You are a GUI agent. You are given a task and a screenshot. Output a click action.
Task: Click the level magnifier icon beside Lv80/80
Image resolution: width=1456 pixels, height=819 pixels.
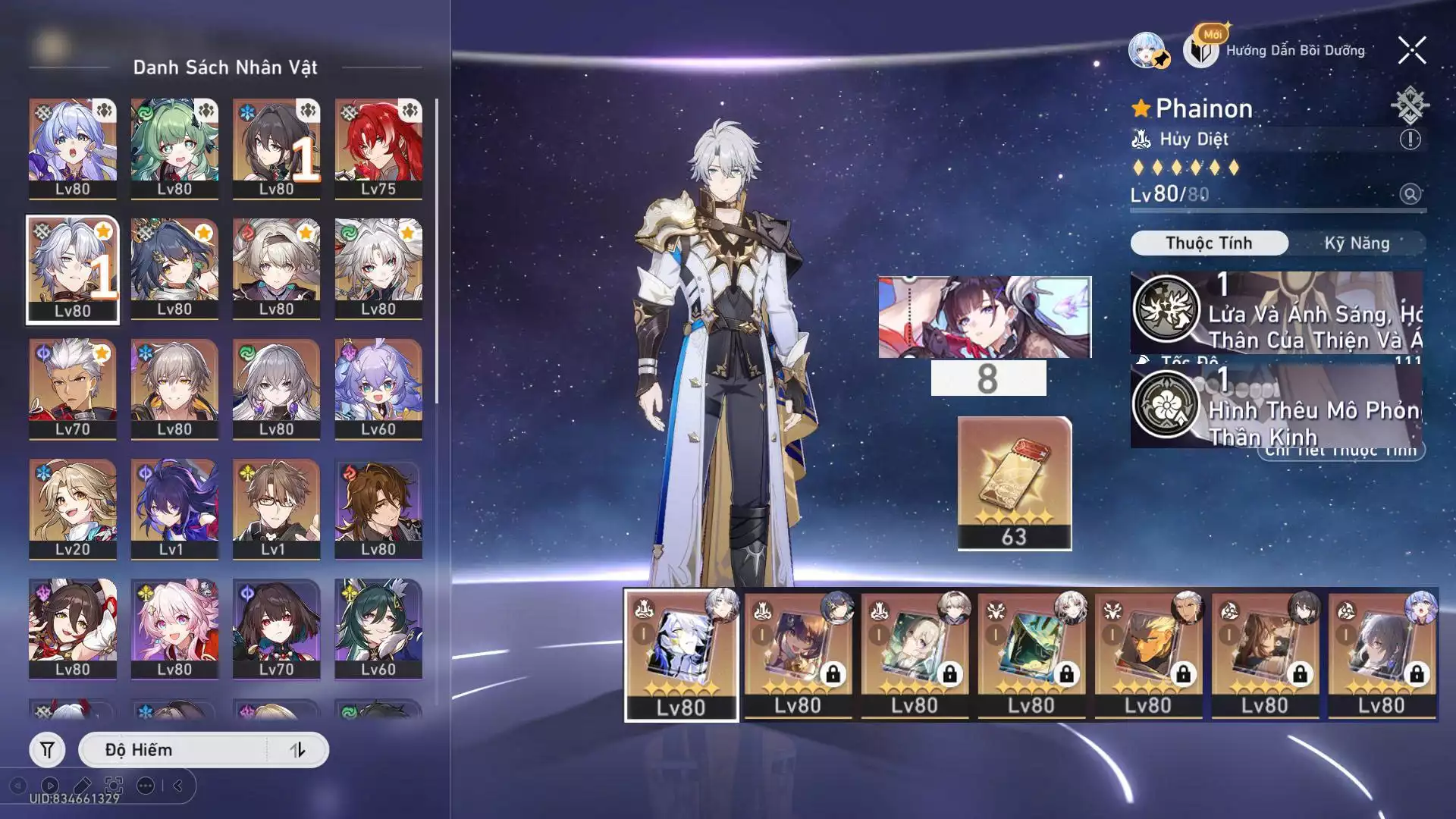click(1410, 194)
